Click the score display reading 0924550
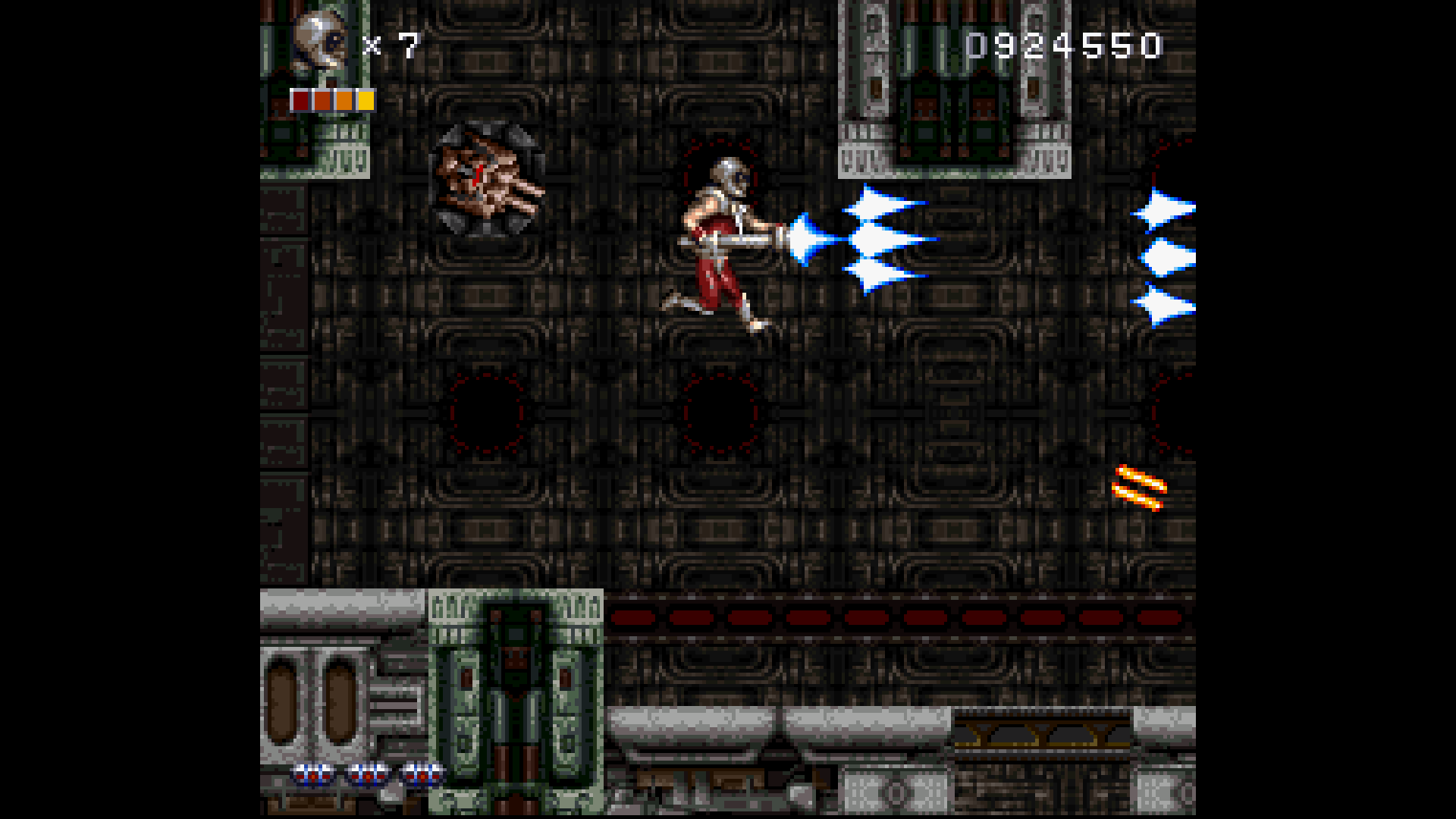 [1062, 45]
